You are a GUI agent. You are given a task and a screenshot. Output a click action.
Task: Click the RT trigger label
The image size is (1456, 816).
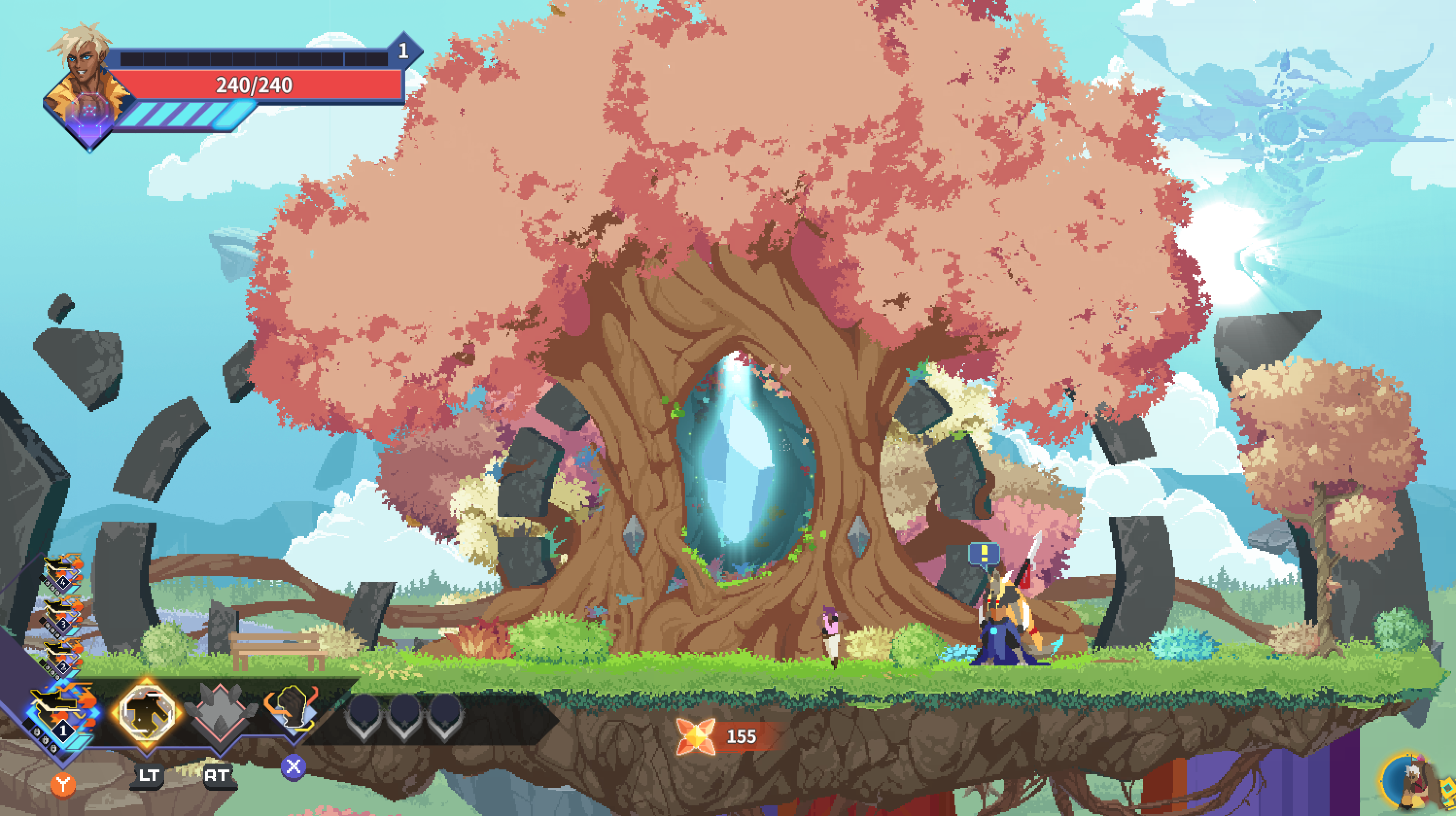[219, 776]
